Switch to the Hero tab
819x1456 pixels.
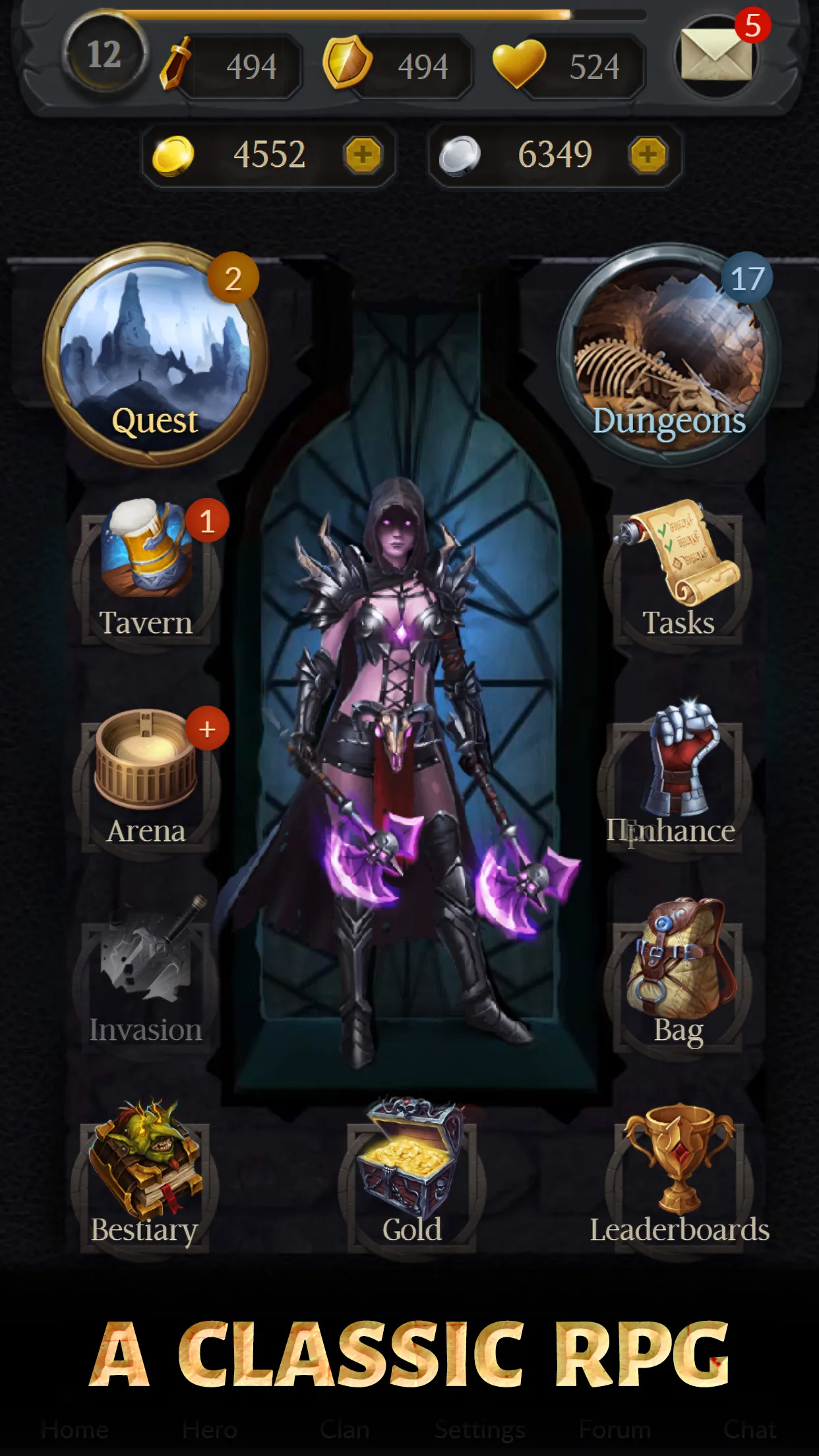pos(210,1430)
